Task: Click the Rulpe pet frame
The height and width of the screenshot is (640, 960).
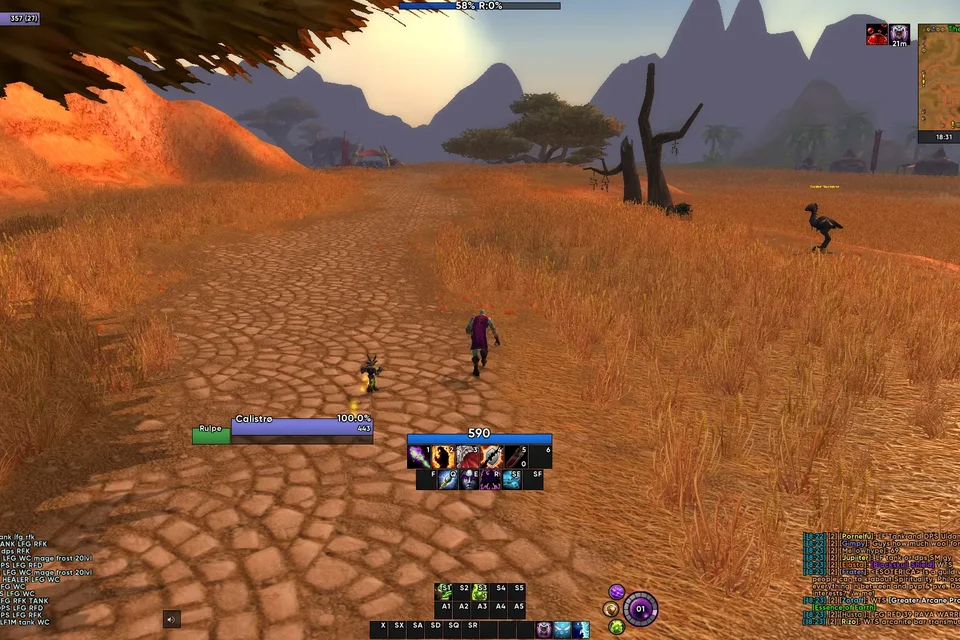Action: click(211, 435)
